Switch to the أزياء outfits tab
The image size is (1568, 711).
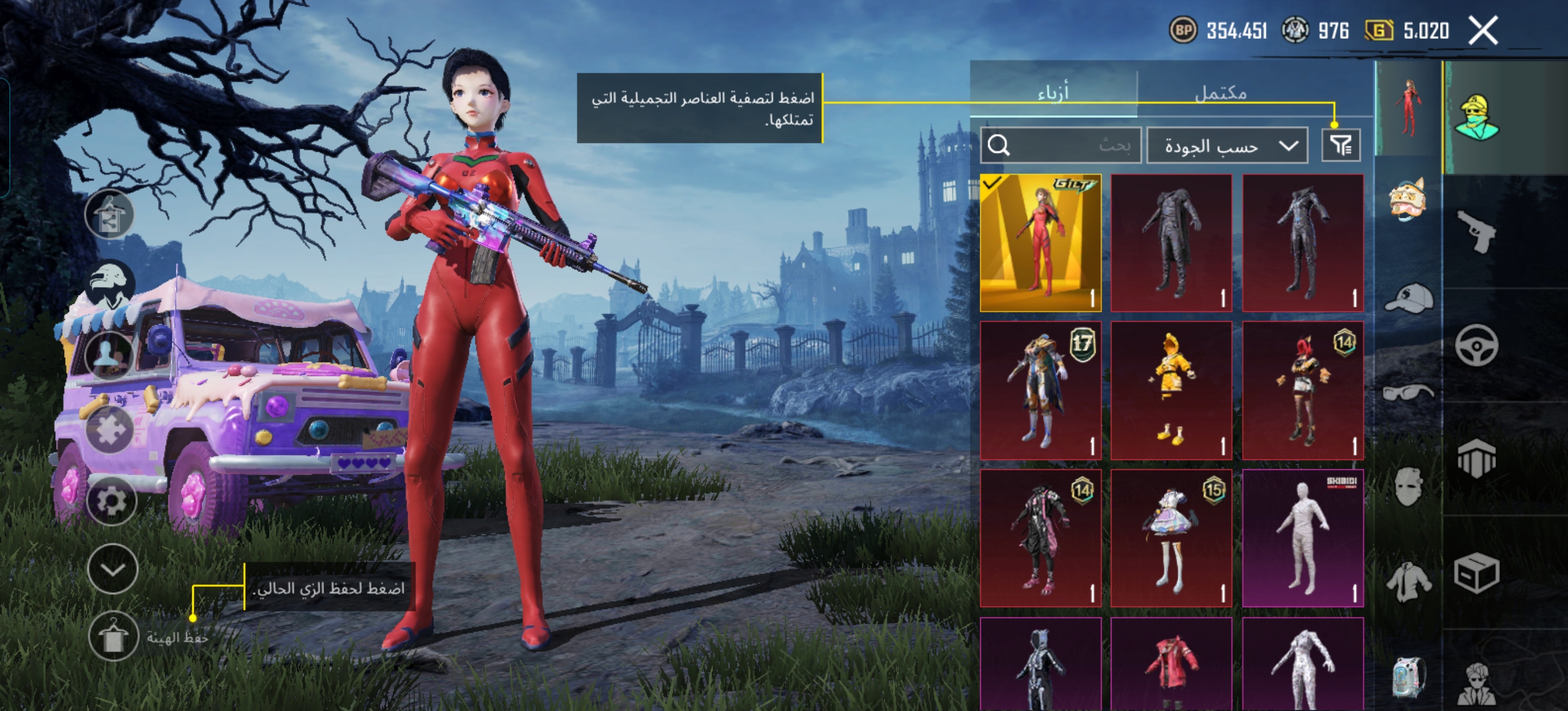pos(1053,93)
